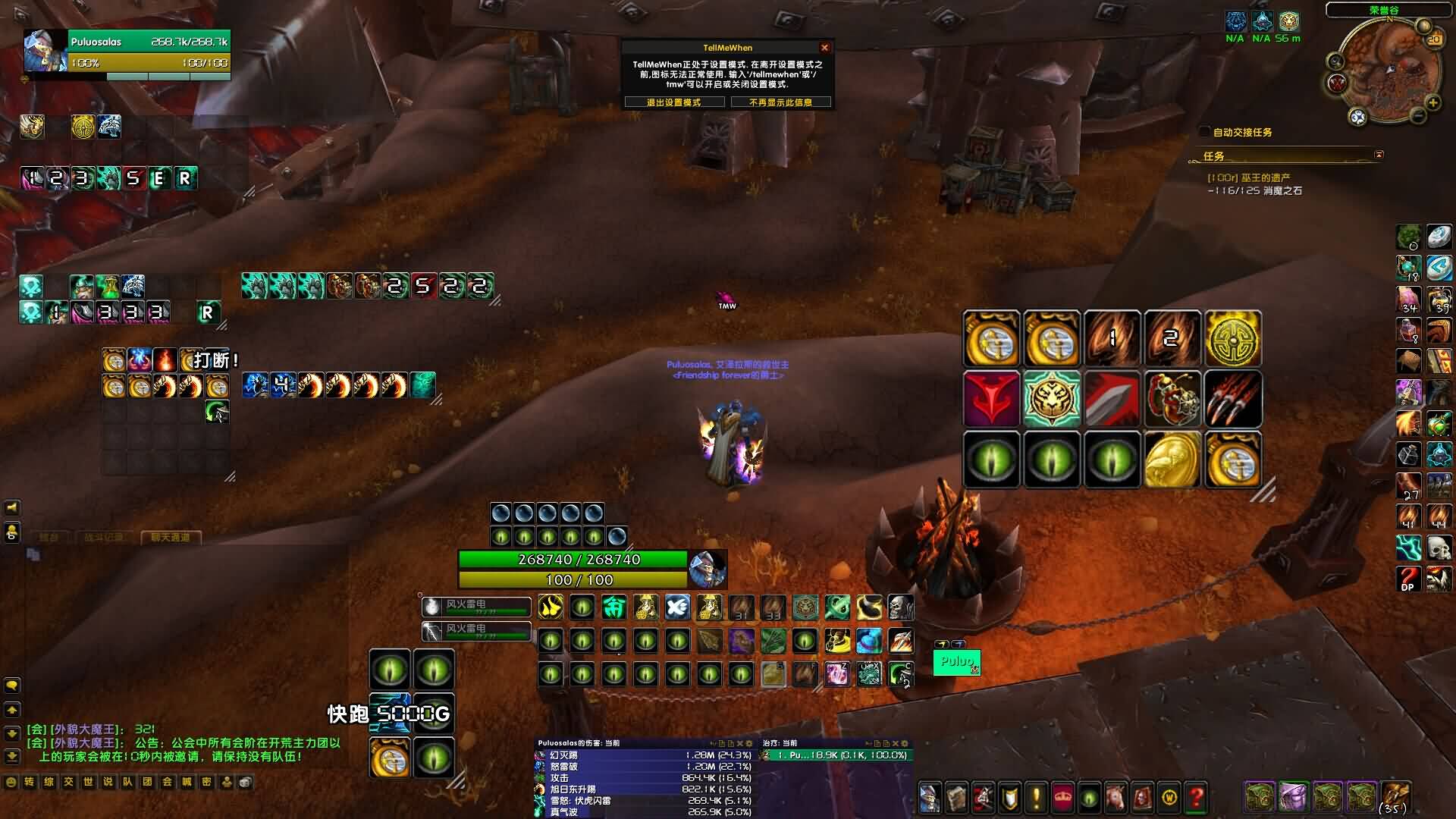Use the bloody triple claw ability
Image resolution: width=1456 pixels, height=819 pixels.
tap(1233, 399)
